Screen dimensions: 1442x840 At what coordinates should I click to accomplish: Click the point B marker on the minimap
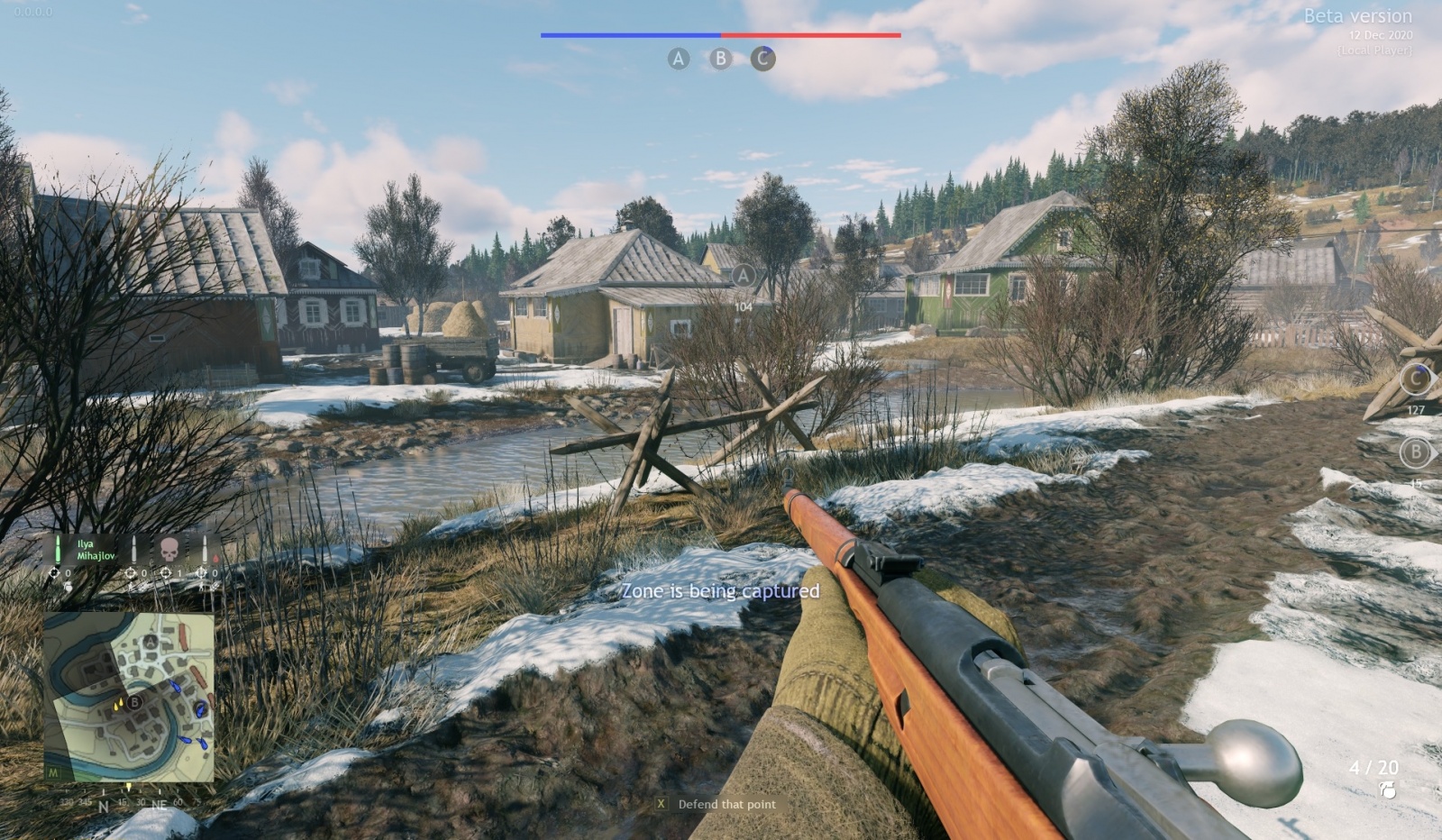(134, 702)
